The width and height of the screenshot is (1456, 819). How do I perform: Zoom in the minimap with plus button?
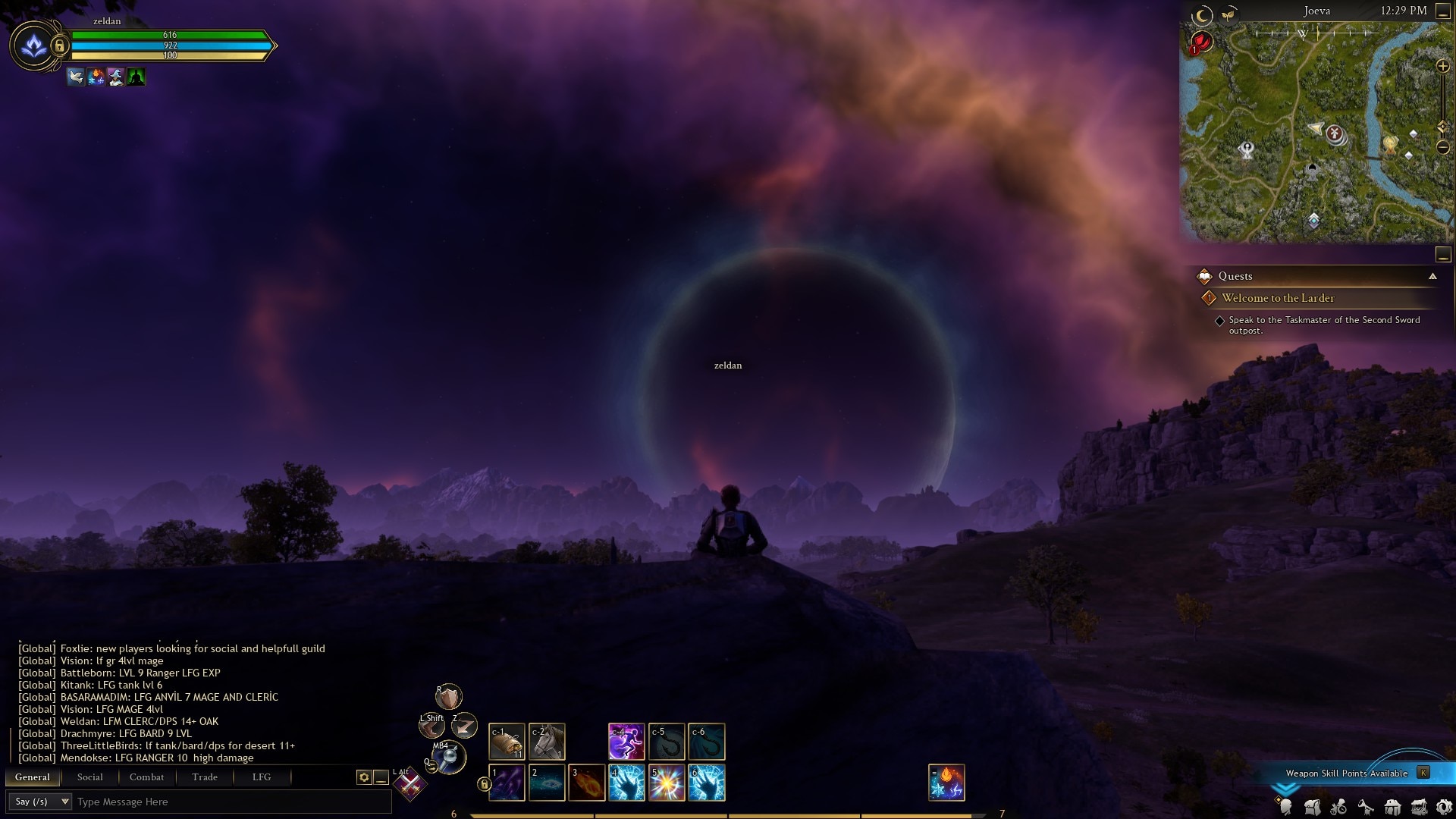(1443, 67)
